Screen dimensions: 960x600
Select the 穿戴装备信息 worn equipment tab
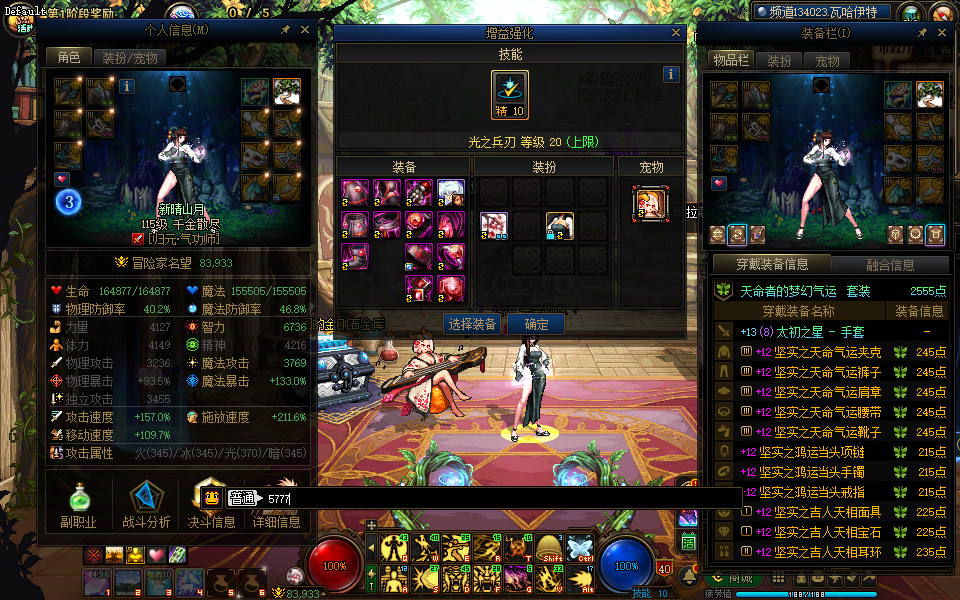(x=772, y=265)
